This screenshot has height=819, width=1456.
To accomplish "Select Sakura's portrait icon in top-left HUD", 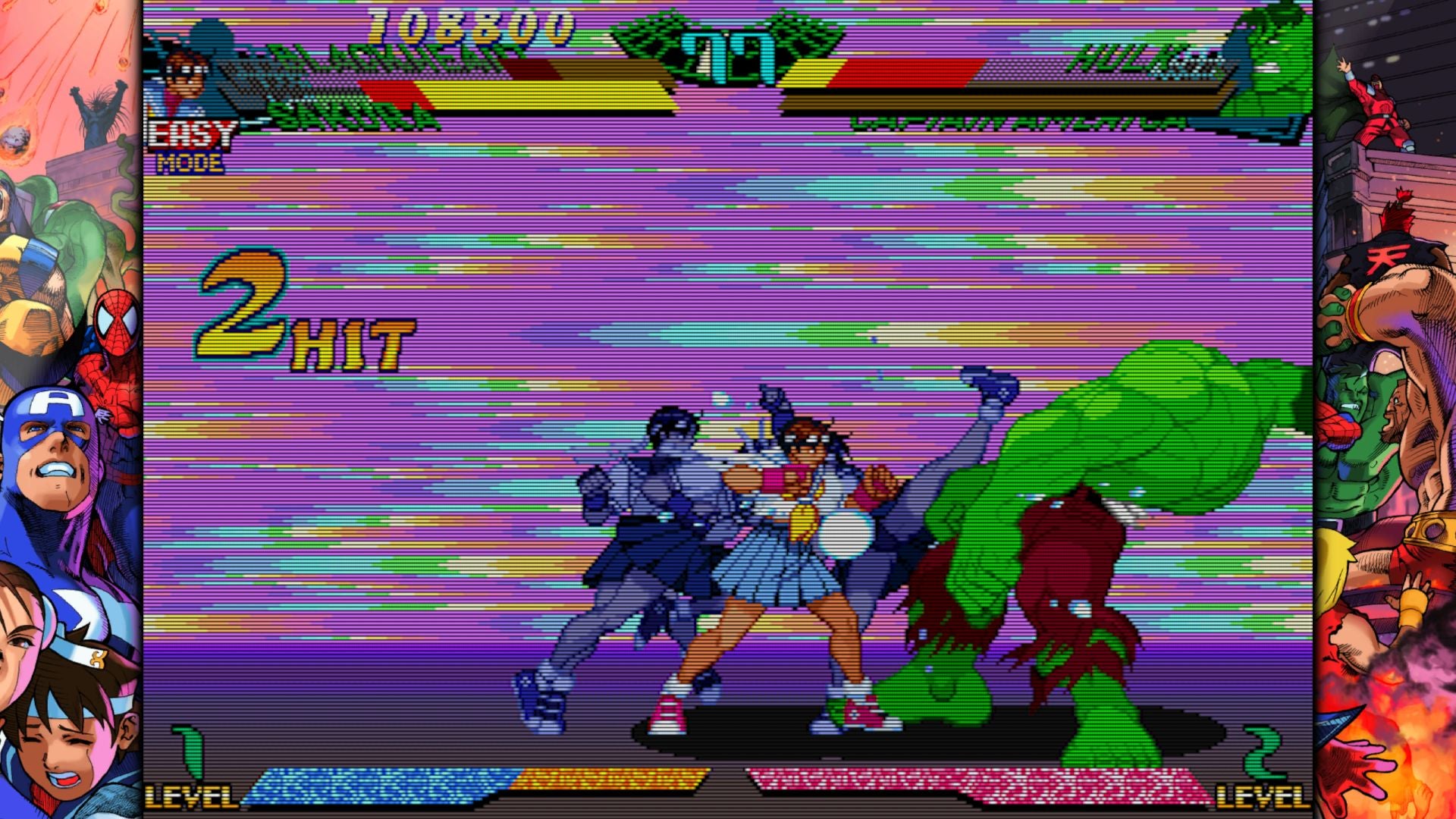I will click(x=184, y=76).
